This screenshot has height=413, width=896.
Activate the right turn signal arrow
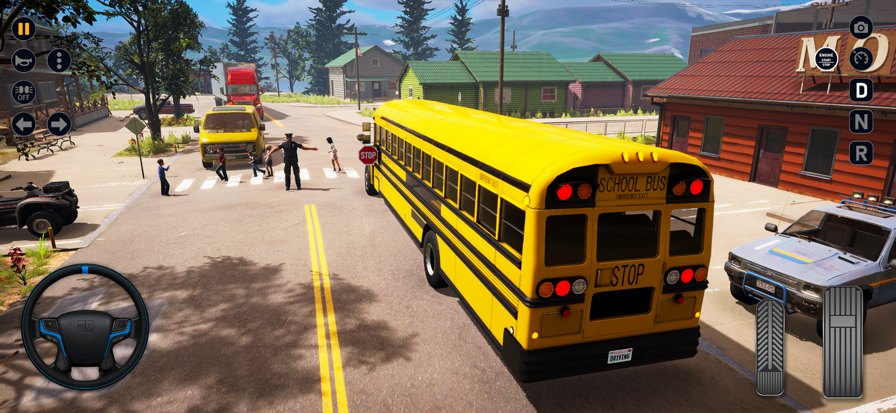[59, 124]
